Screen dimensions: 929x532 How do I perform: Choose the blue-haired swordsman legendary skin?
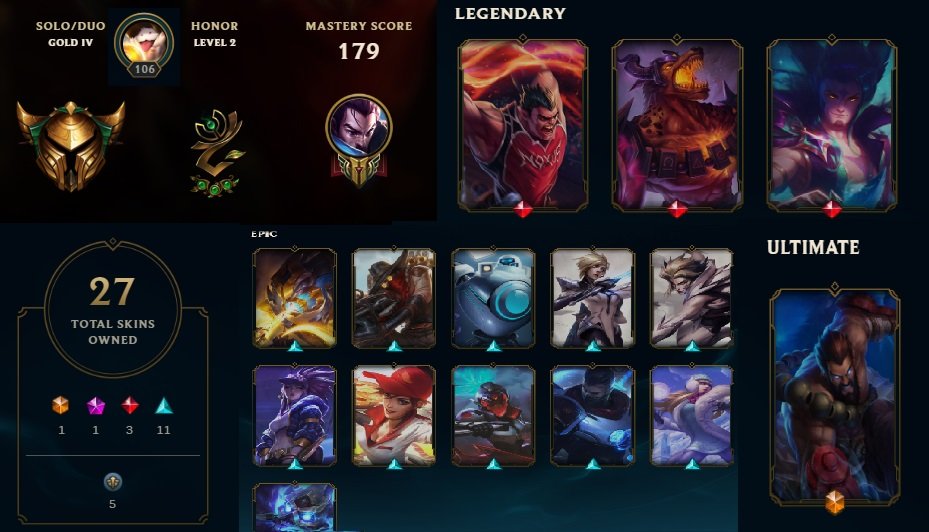[x=831, y=124]
